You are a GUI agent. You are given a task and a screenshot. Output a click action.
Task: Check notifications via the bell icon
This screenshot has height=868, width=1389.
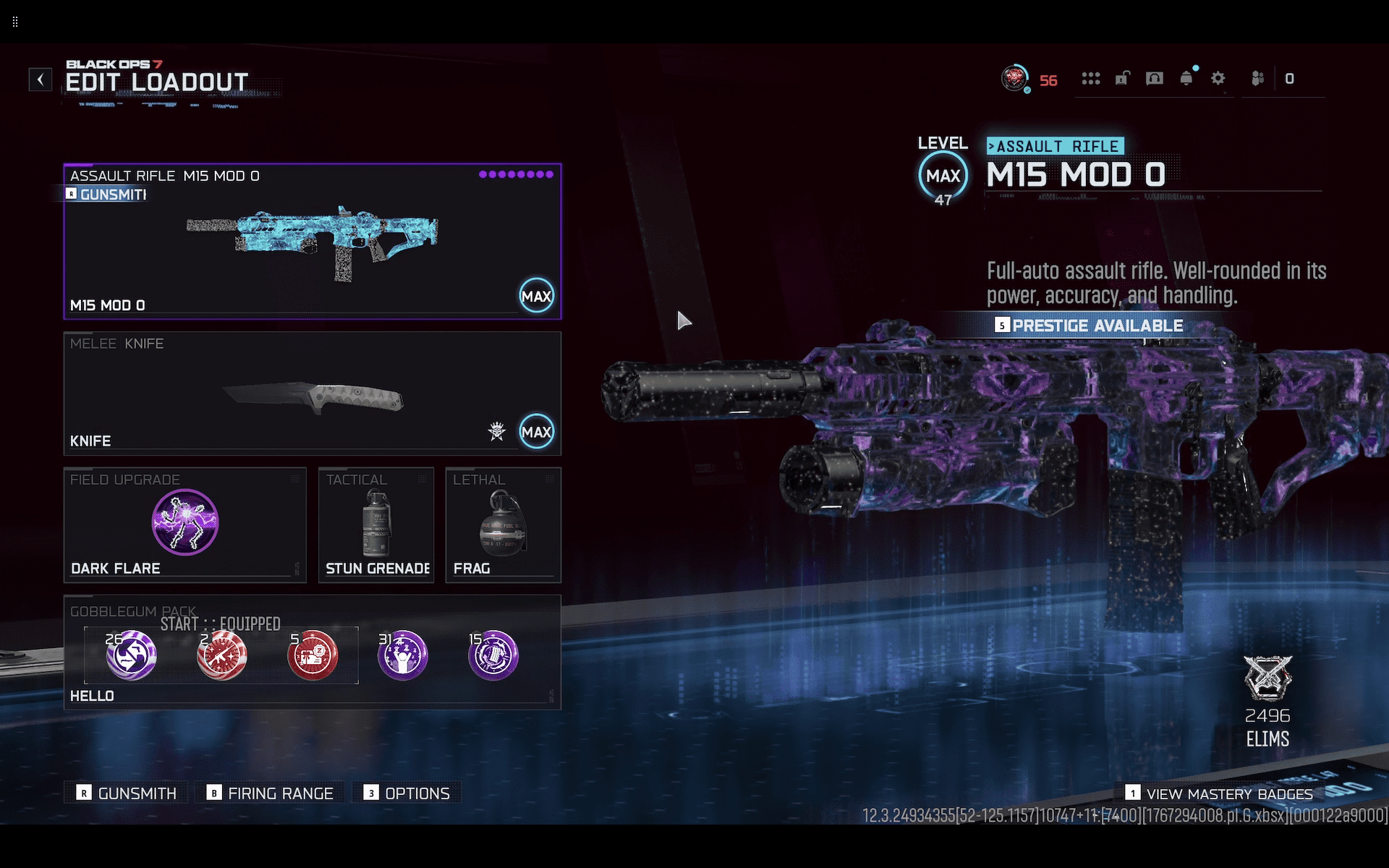coord(1186,78)
